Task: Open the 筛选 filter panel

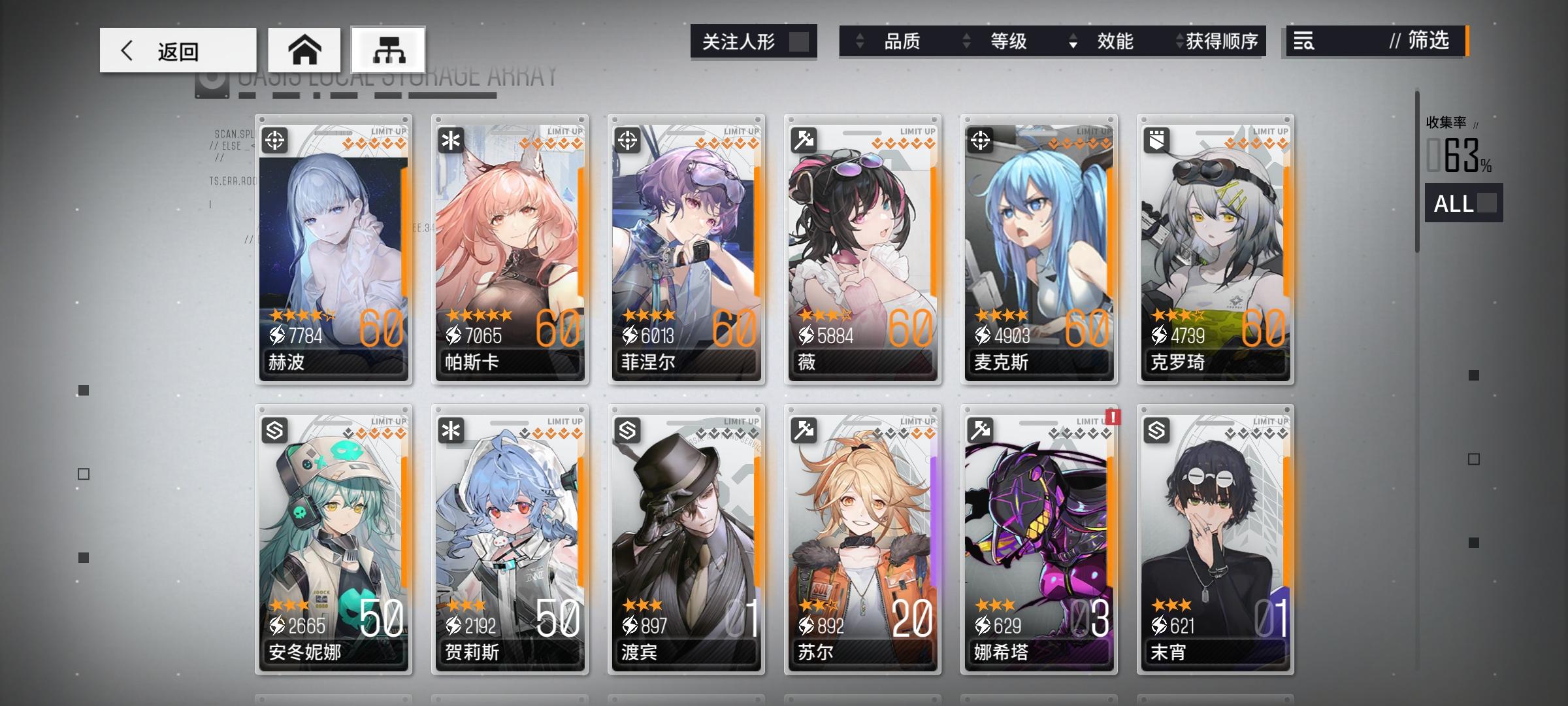Action: [1423, 42]
